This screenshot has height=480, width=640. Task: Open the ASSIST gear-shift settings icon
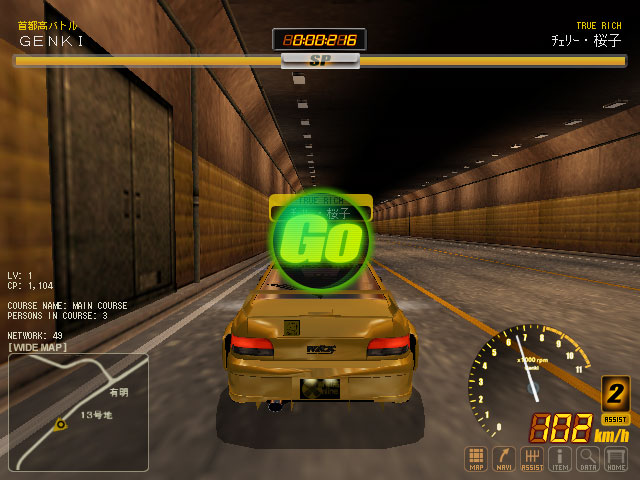[532, 458]
